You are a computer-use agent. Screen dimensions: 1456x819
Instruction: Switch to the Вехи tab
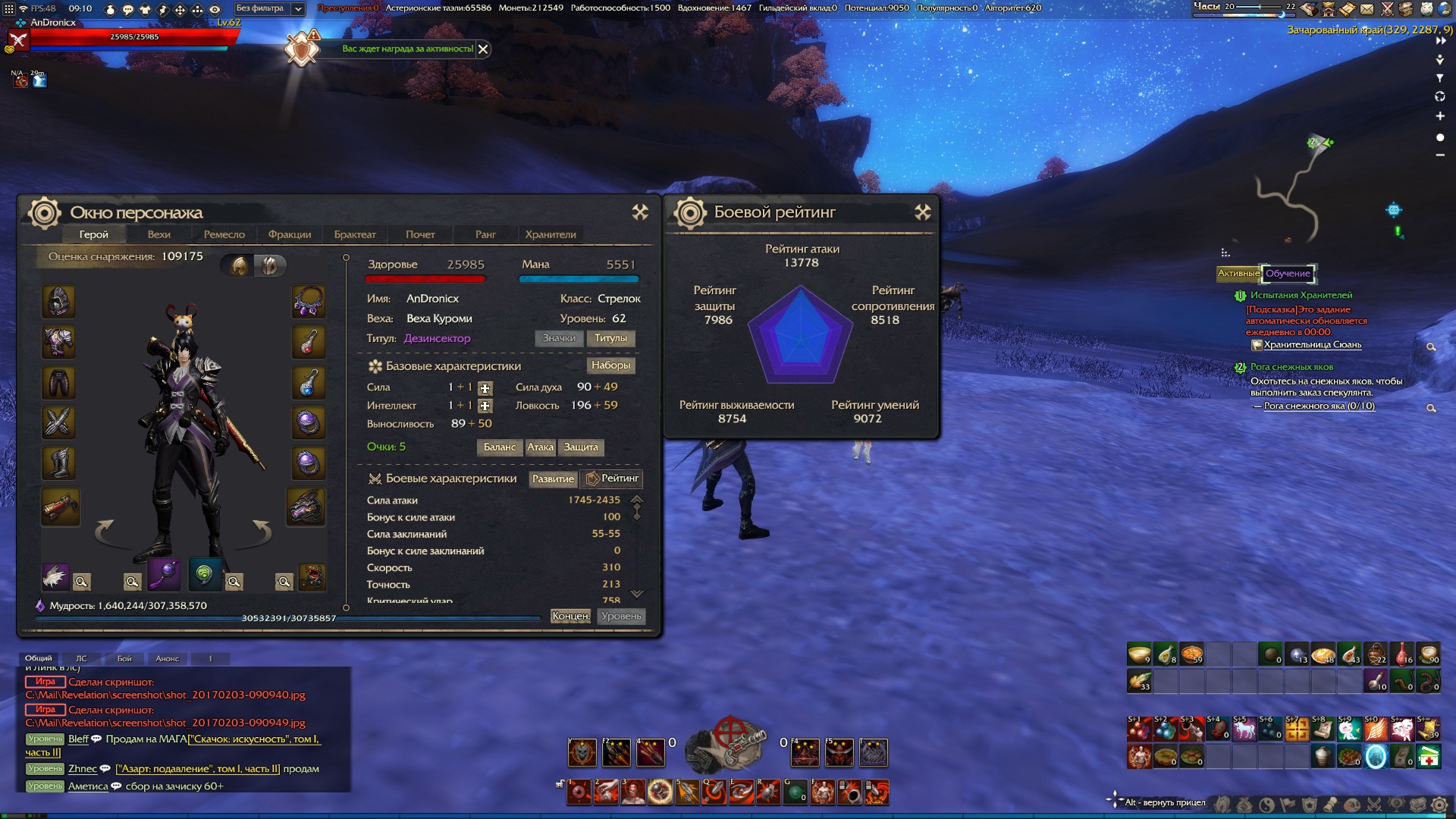(x=159, y=234)
